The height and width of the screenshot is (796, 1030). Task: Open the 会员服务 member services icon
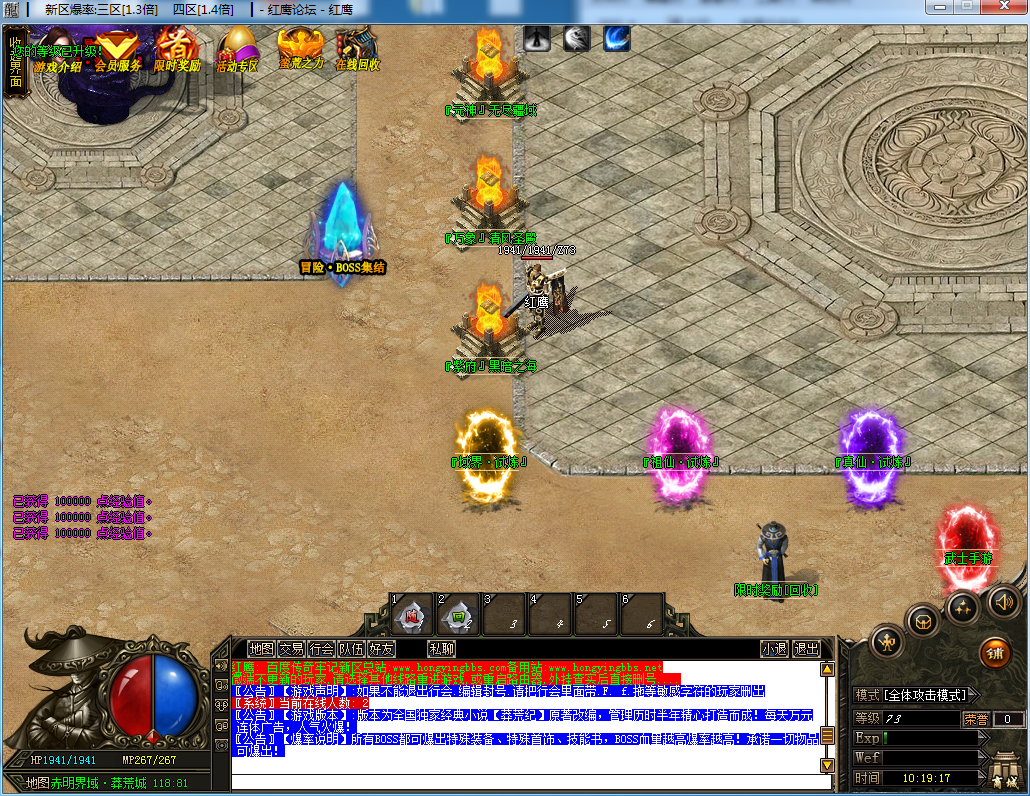[118, 50]
